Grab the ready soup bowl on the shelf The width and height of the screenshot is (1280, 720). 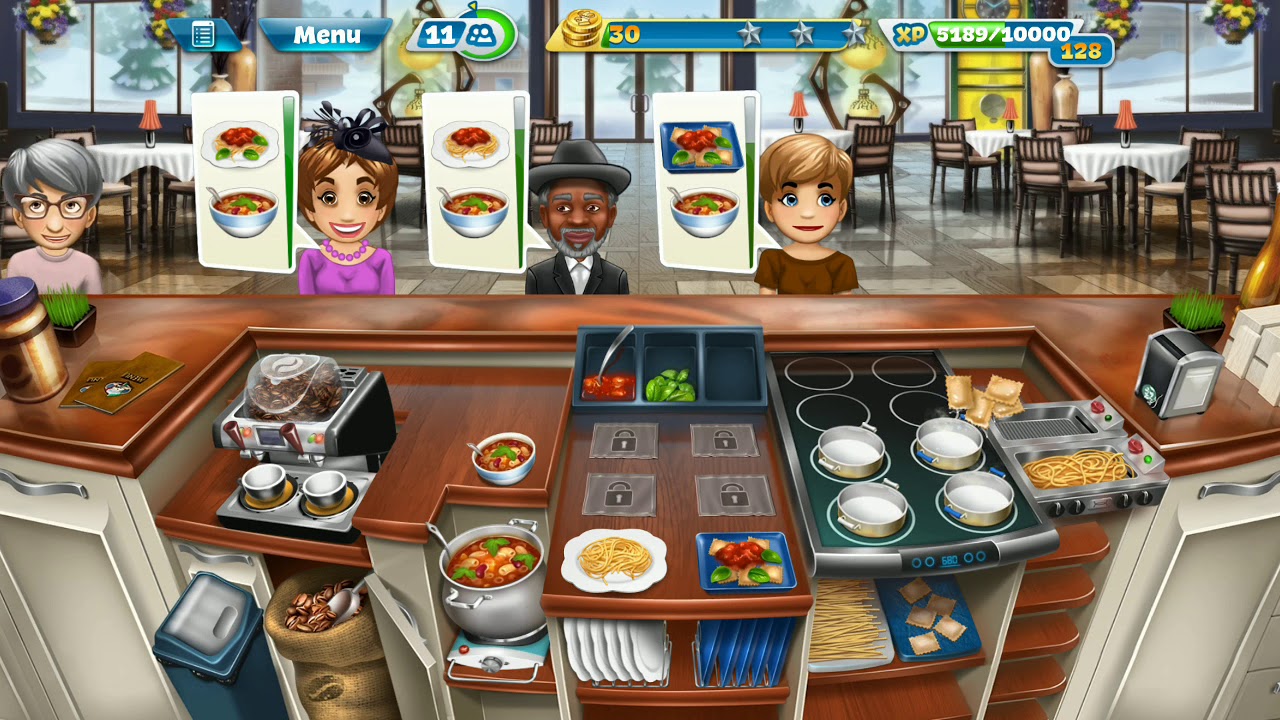point(505,457)
